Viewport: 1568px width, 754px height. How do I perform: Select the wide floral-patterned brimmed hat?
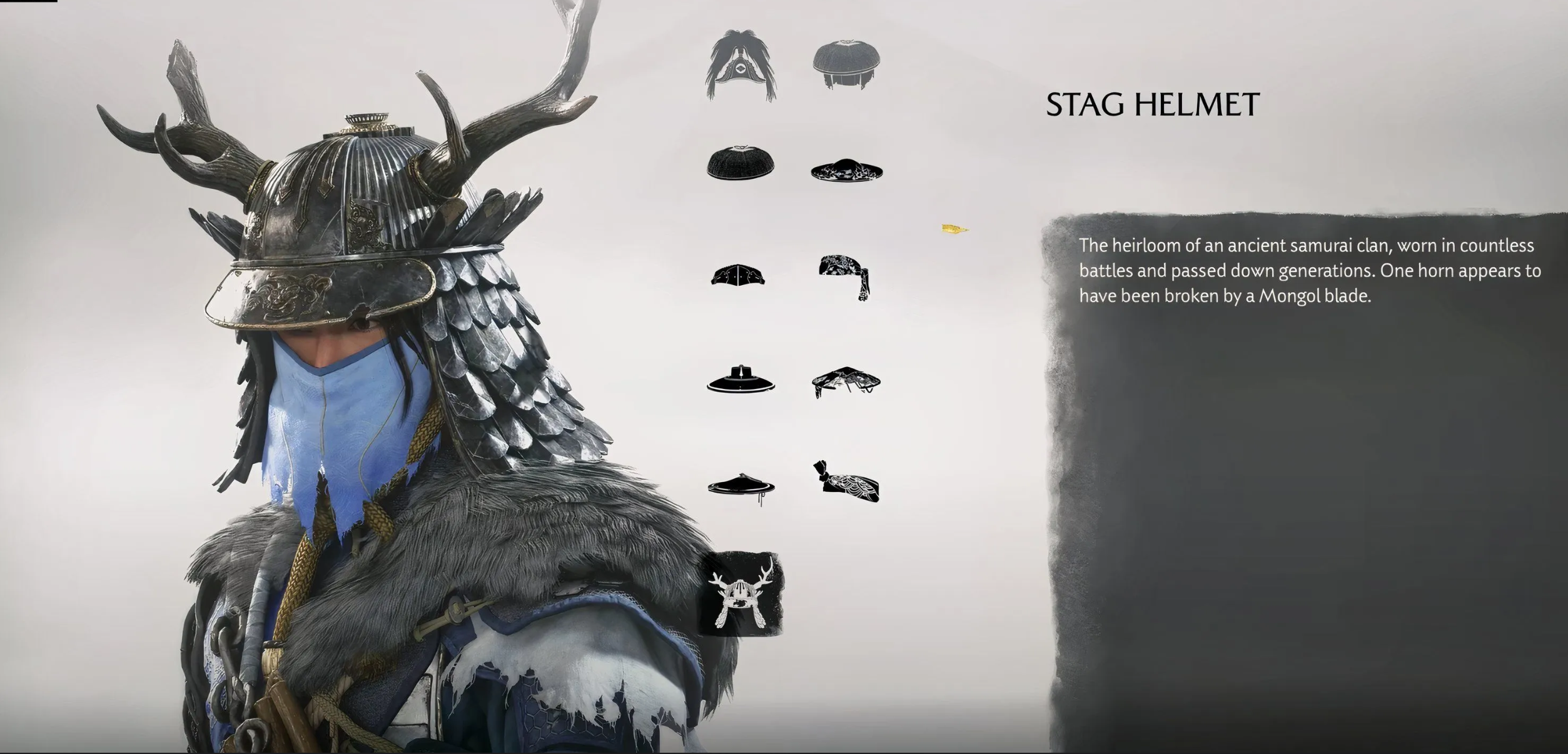pos(846,170)
